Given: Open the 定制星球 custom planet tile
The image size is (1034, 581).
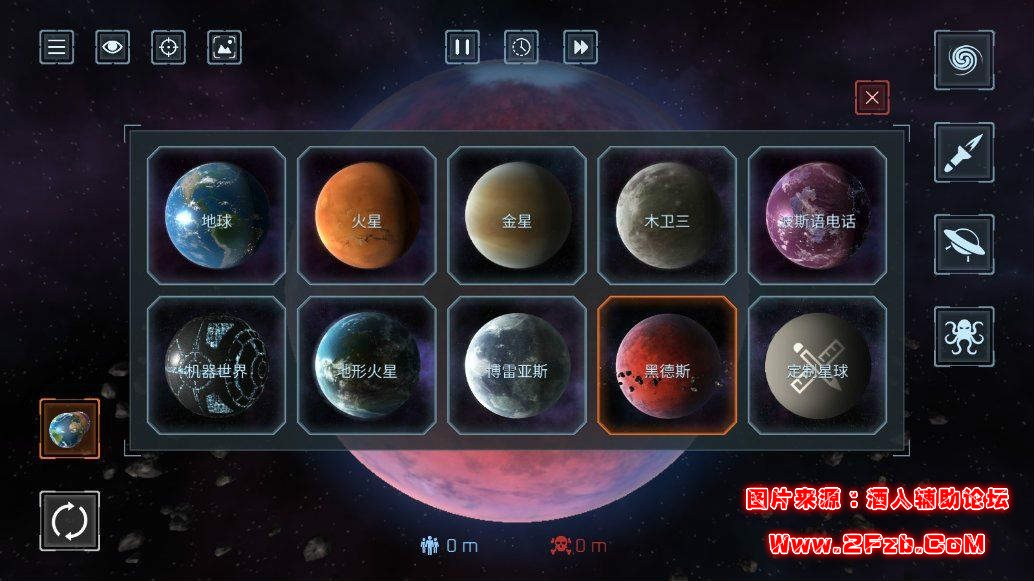Looking at the screenshot, I should 817,366.
